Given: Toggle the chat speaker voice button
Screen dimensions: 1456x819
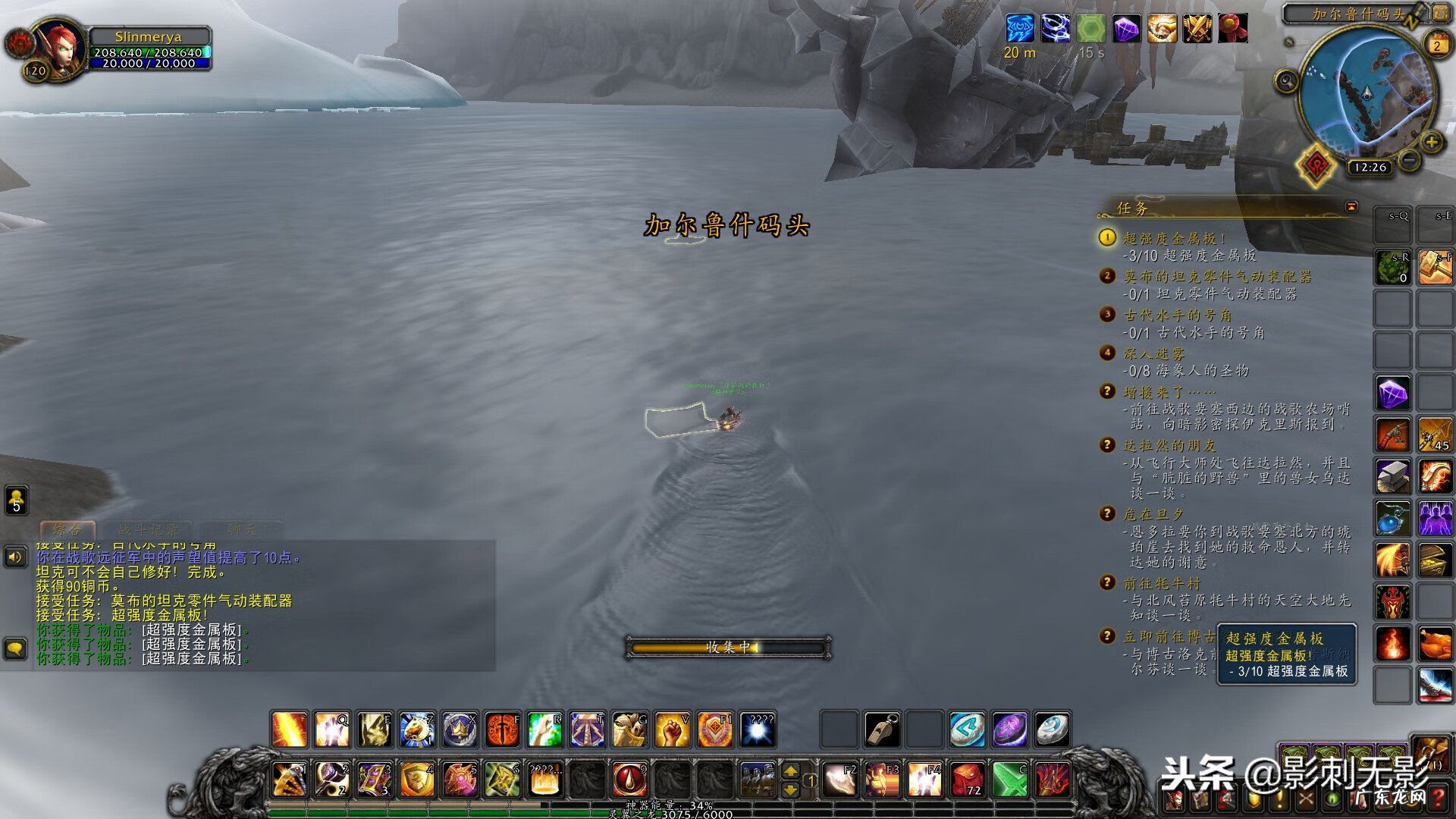Looking at the screenshot, I should (x=16, y=557).
